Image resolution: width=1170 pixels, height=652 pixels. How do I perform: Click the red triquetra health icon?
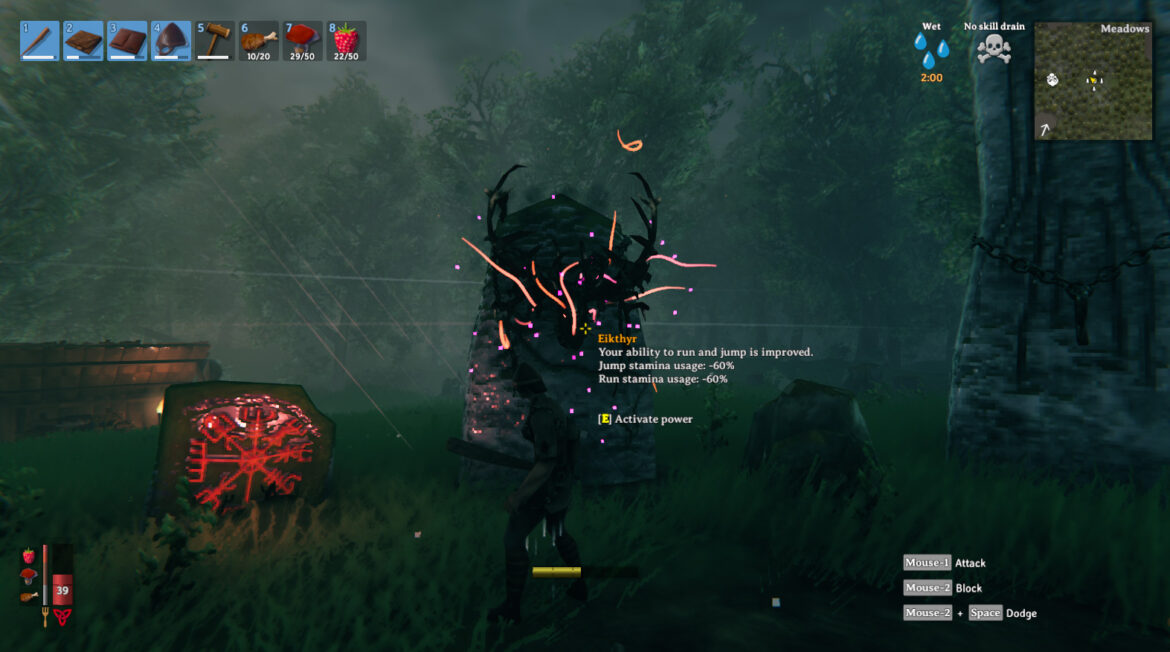[x=62, y=616]
